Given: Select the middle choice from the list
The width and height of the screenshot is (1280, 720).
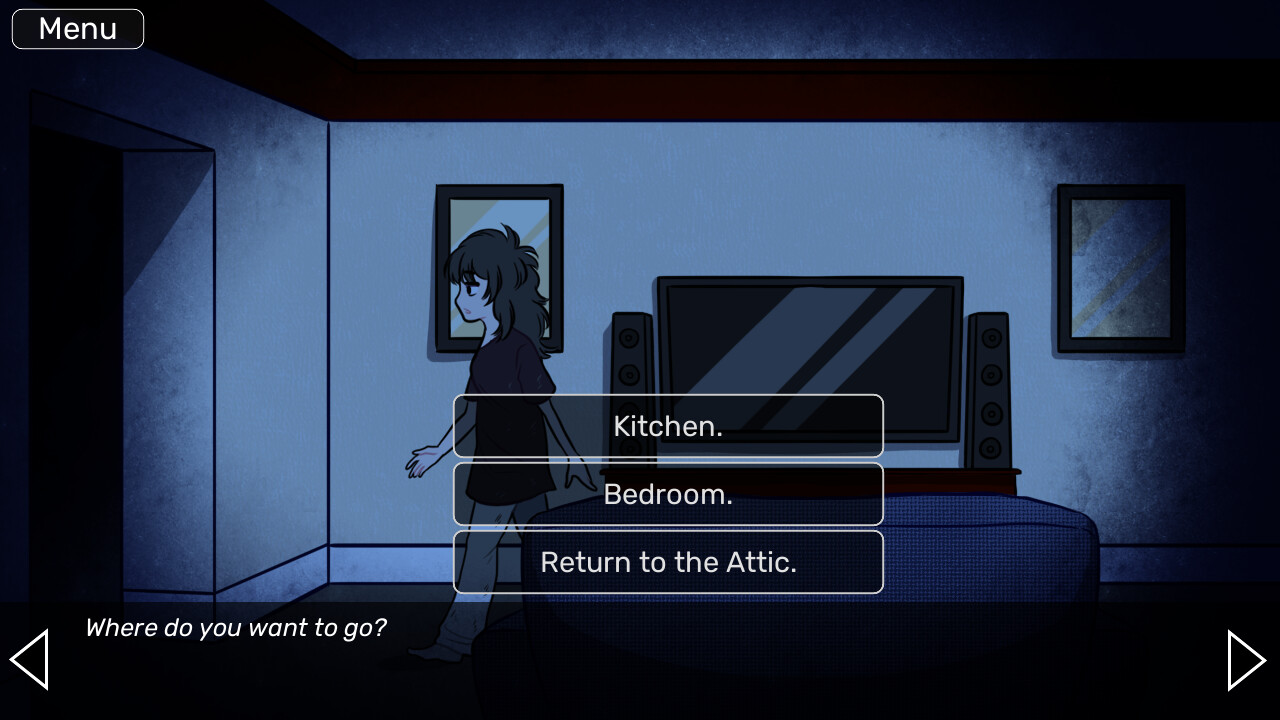Looking at the screenshot, I should tap(668, 494).
